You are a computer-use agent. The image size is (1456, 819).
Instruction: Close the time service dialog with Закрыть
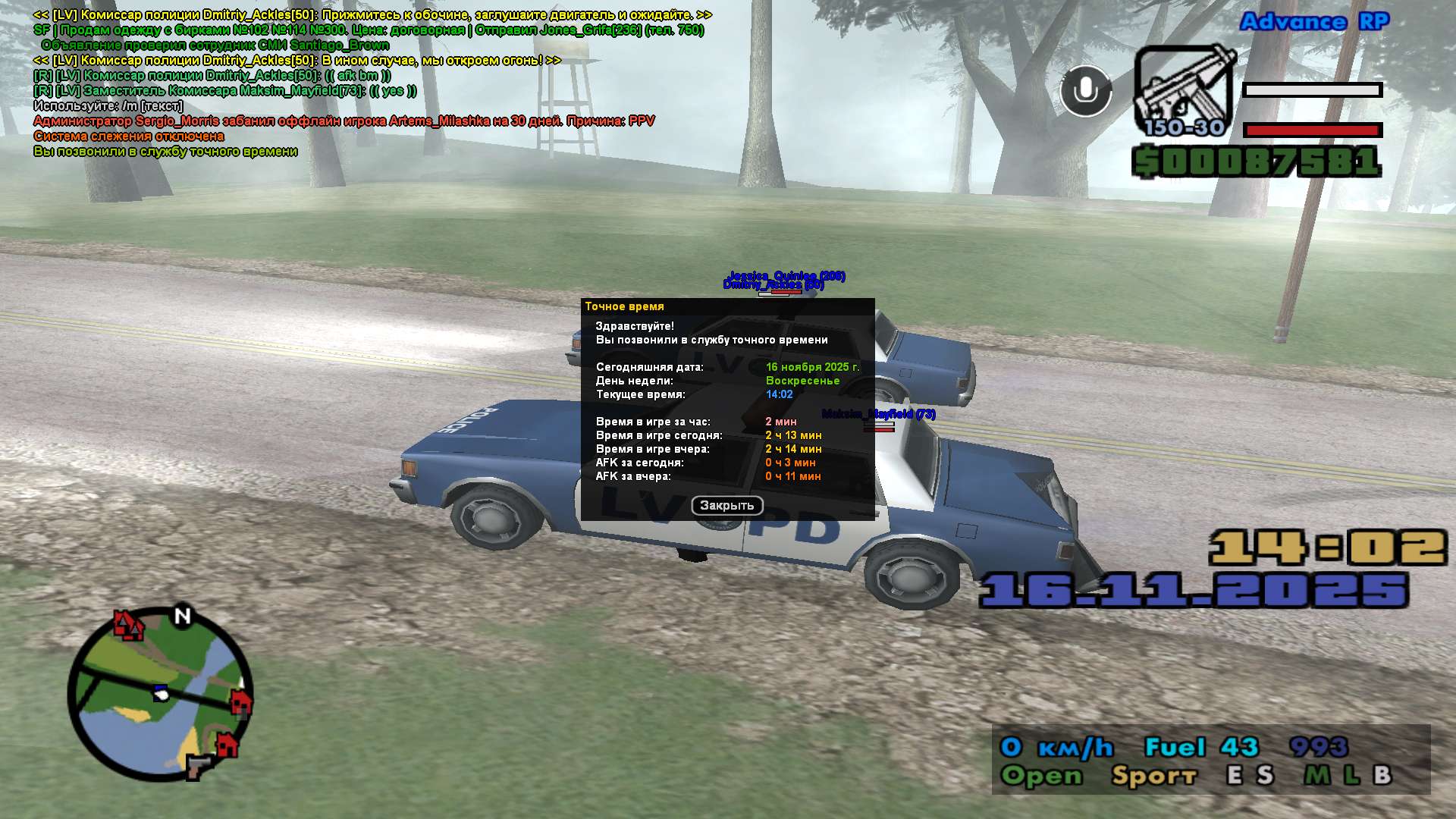click(726, 506)
